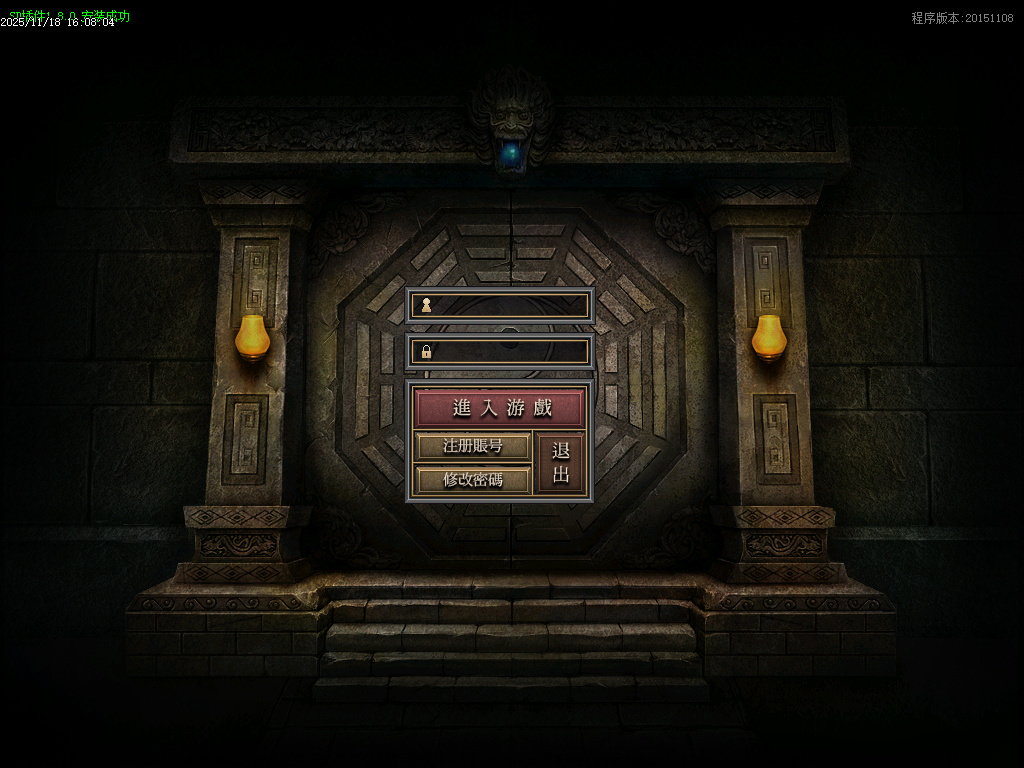Open account registration (注册賬号)
The width and height of the screenshot is (1024, 768).
coord(472,446)
